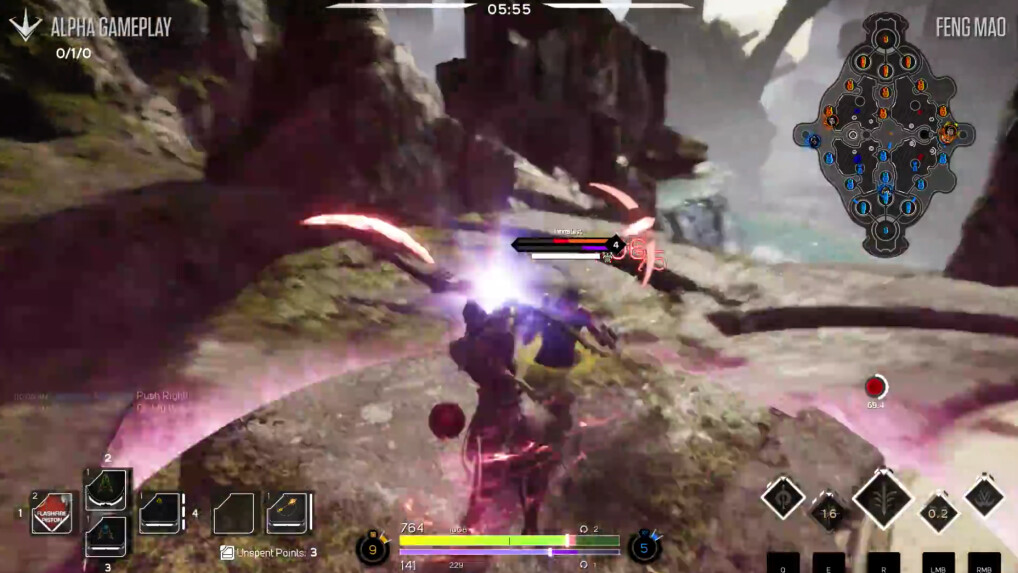The height and width of the screenshot is (573, 1018).
Task: Select the Flashfire Piston card slot
Action: click(x=52, y=513)
